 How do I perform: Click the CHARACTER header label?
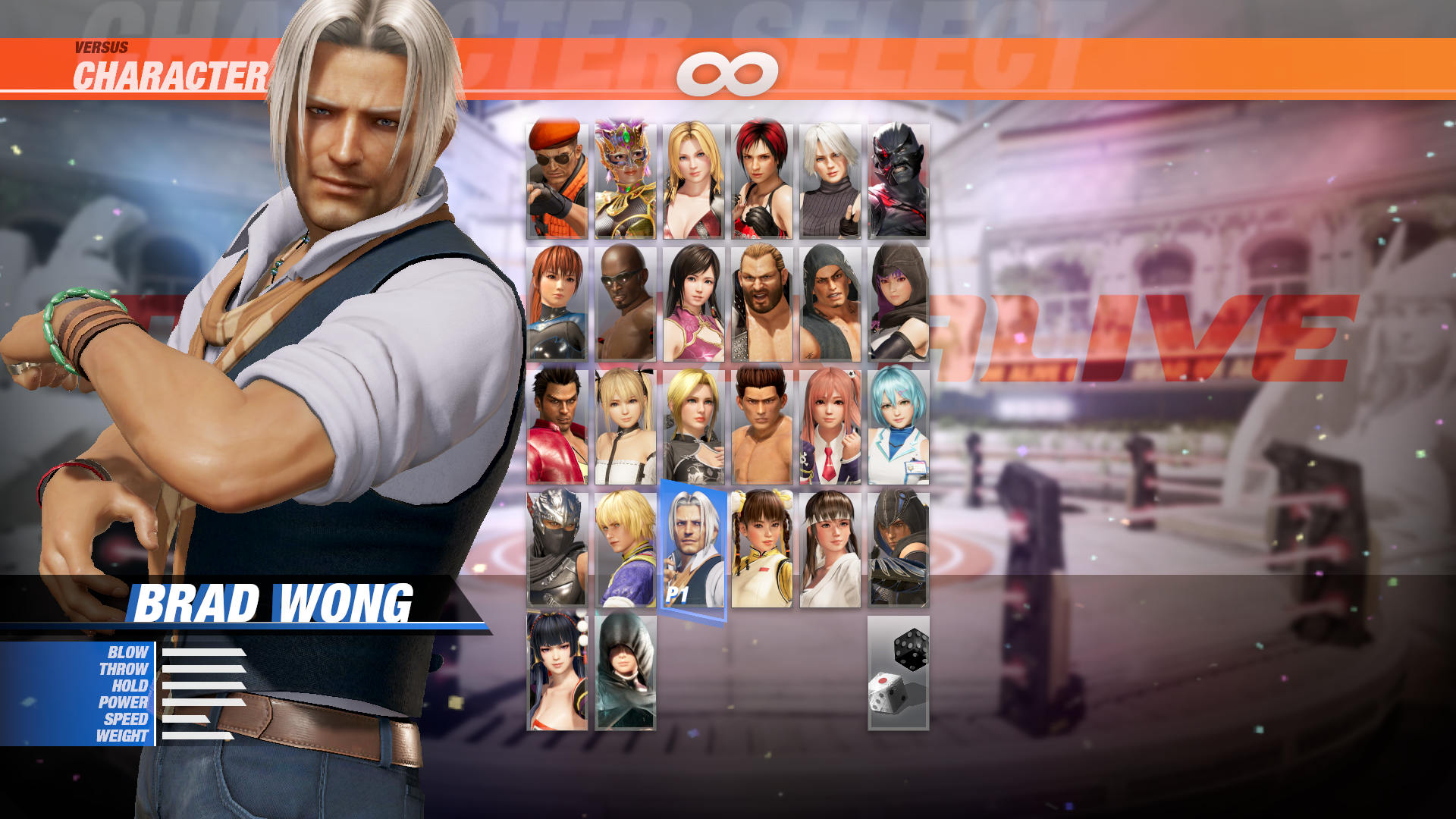171,74
